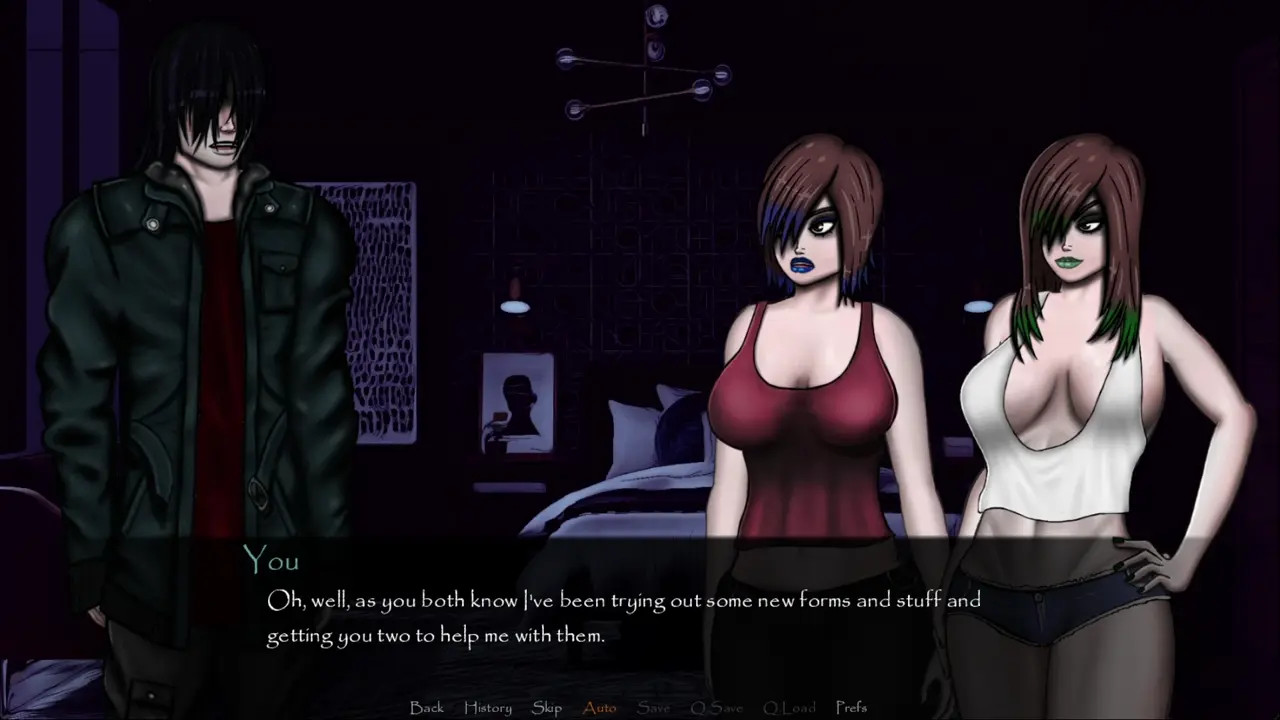The height and width of the screenshot is (720, 1280).
Task: Click Q.Load to quick load
Action: tap(789, 707)
